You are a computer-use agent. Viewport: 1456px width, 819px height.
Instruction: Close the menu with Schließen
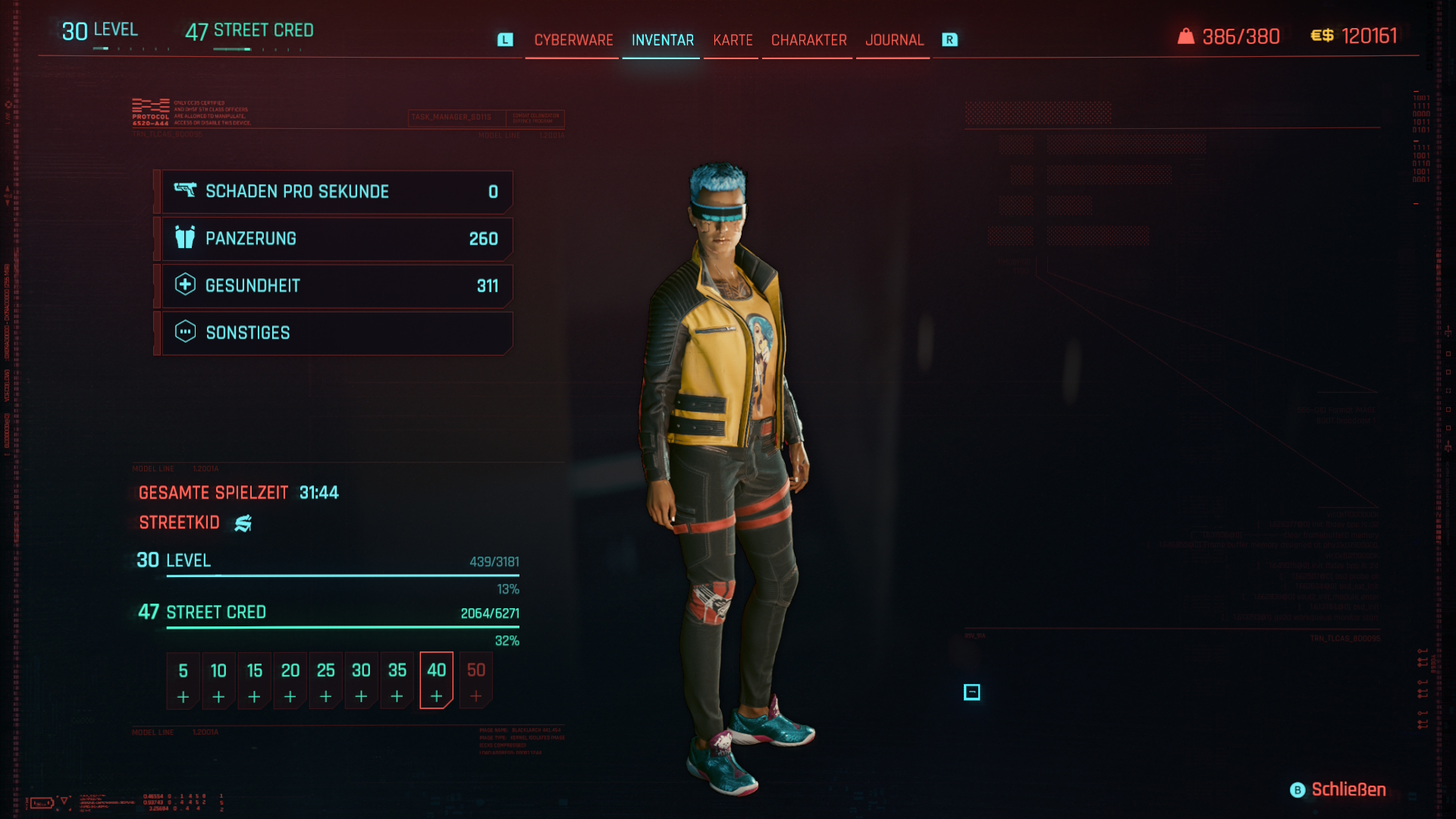pos(1338,789)
